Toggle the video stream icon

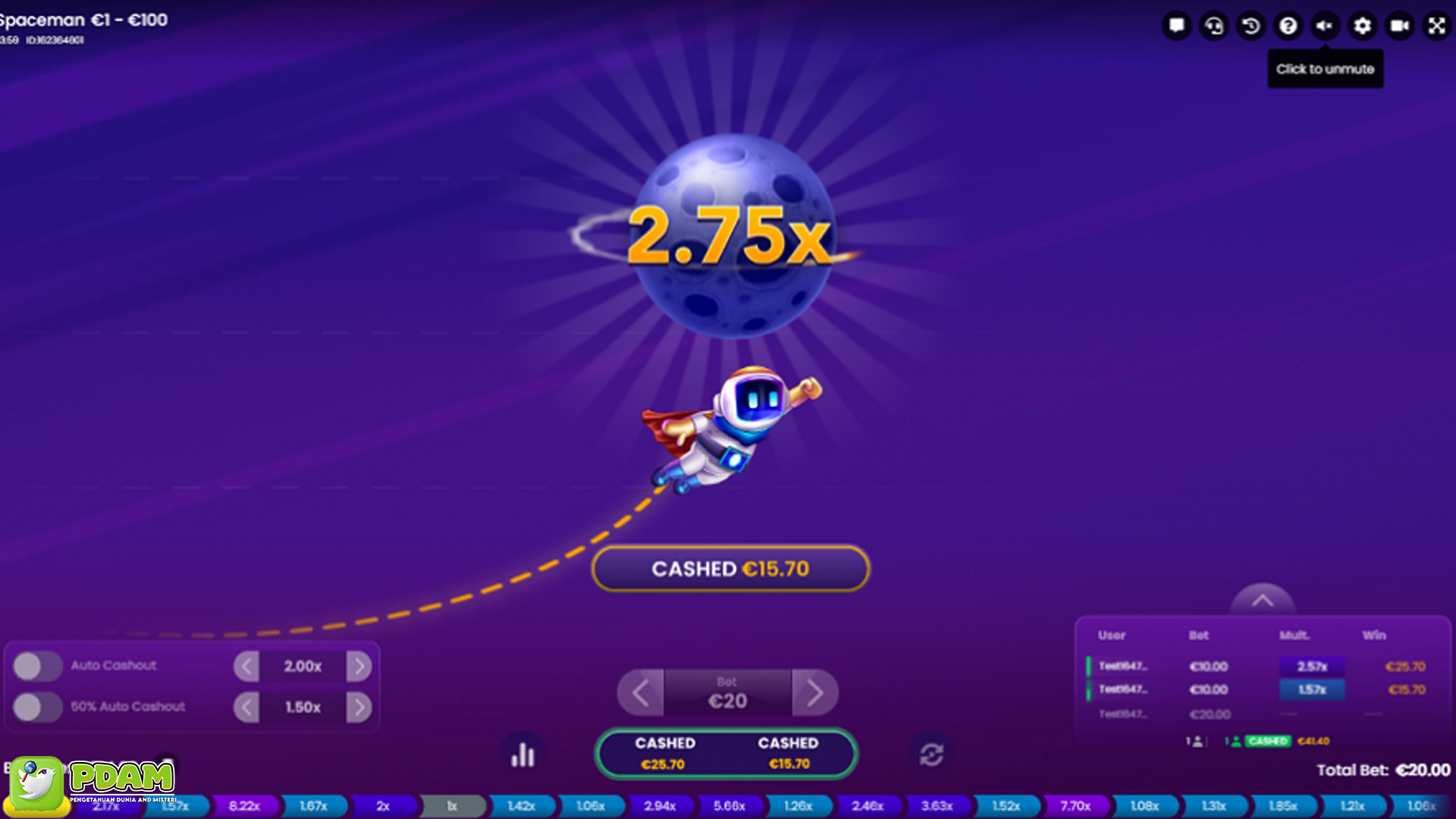click(1399, 26)
